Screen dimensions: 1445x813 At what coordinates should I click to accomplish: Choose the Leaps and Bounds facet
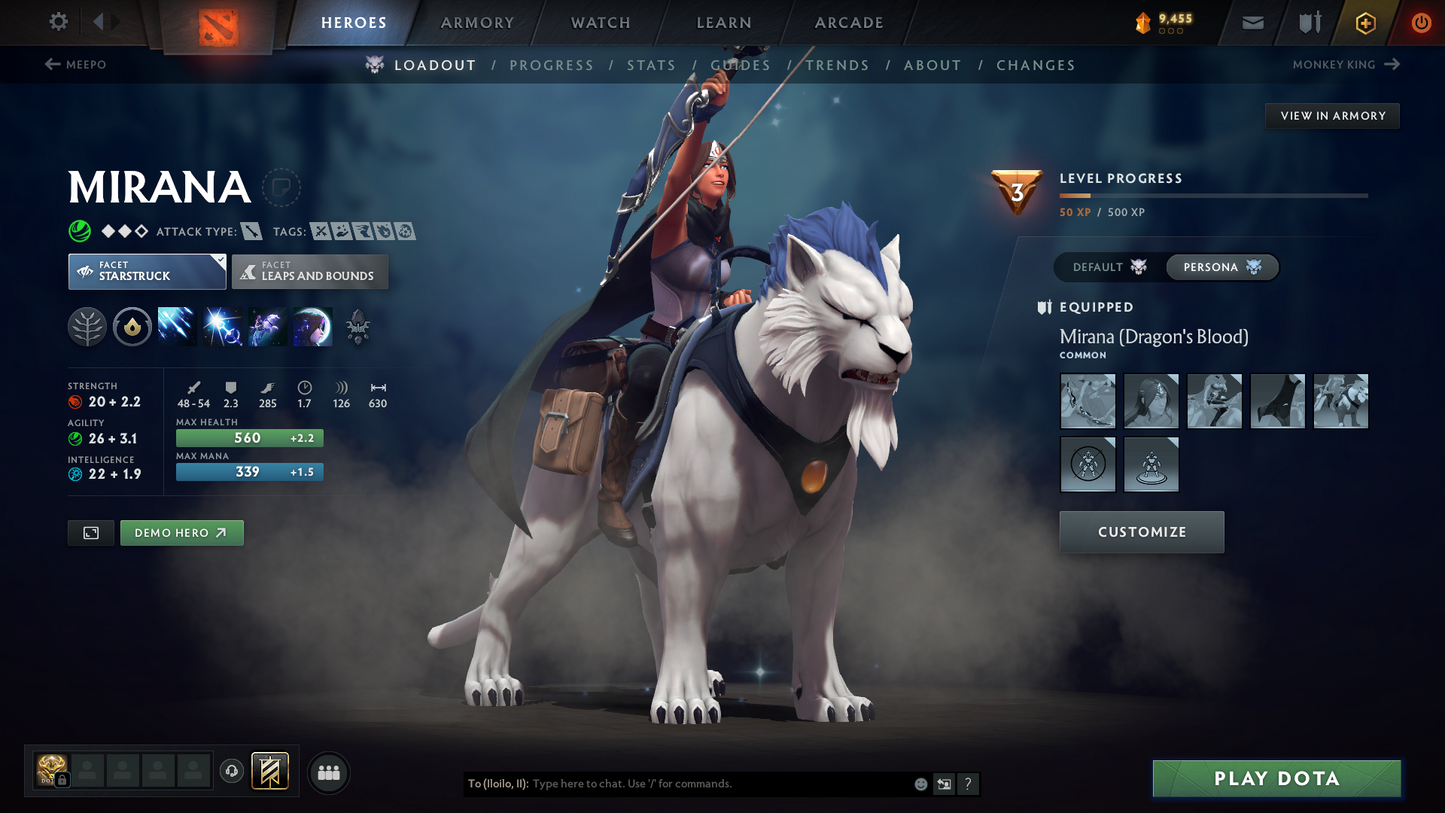tap(310, 272)
